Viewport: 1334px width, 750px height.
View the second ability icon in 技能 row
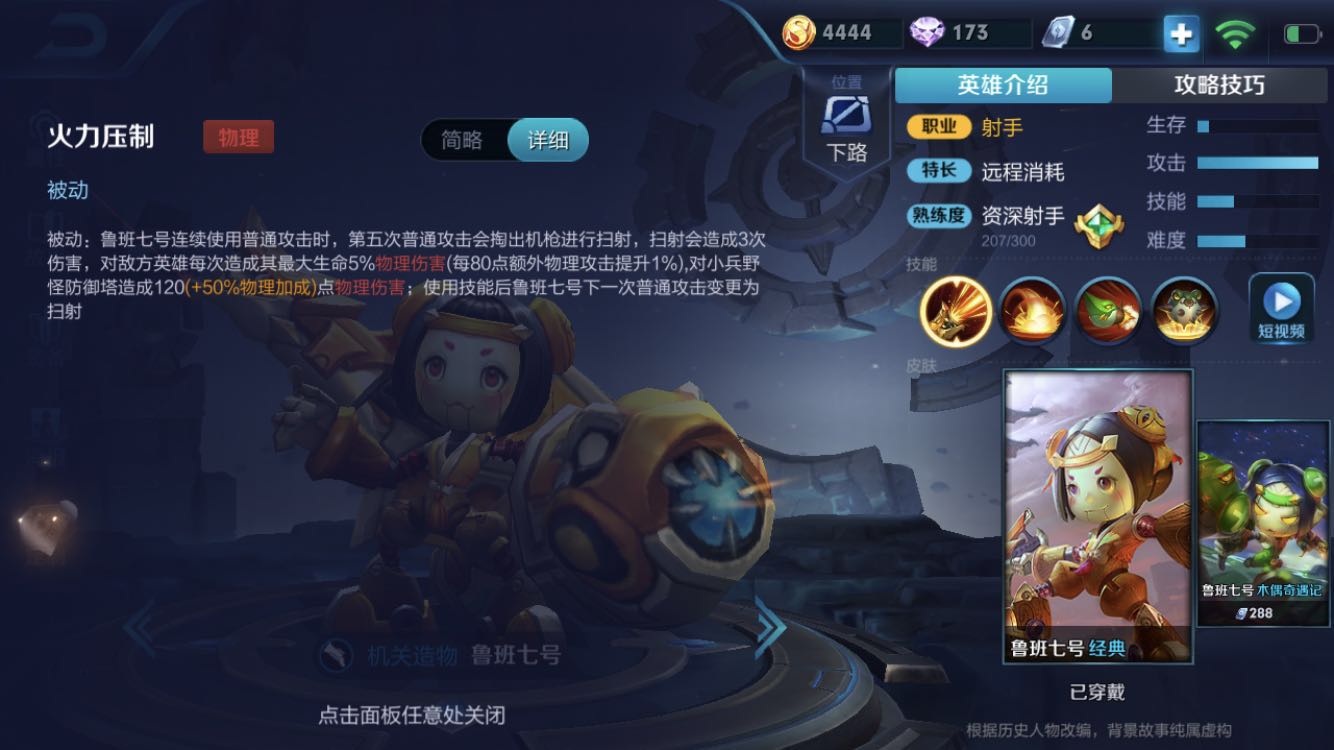[x=1032, y=312]
